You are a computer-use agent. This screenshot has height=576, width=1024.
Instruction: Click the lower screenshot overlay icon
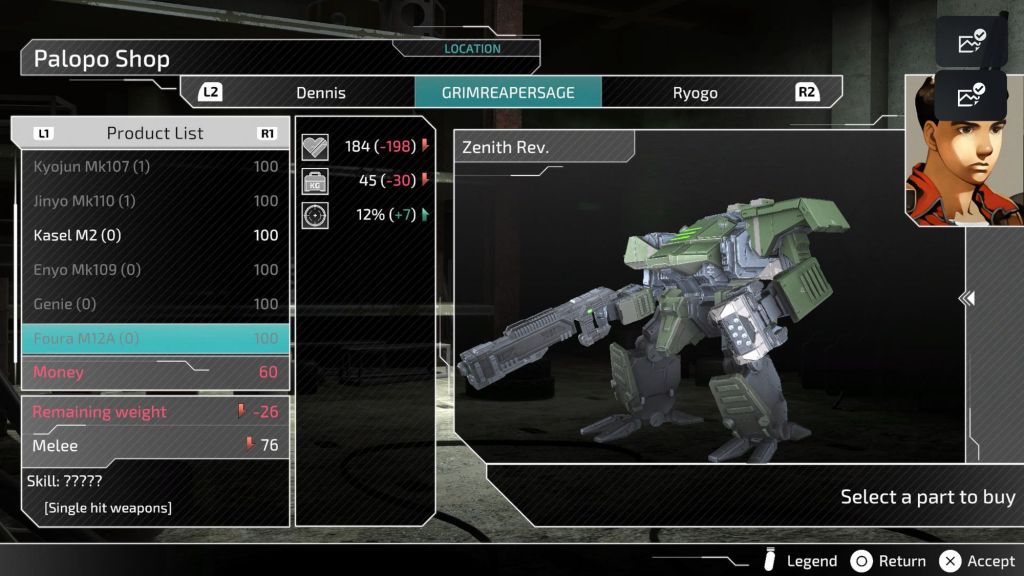(971, 96)
